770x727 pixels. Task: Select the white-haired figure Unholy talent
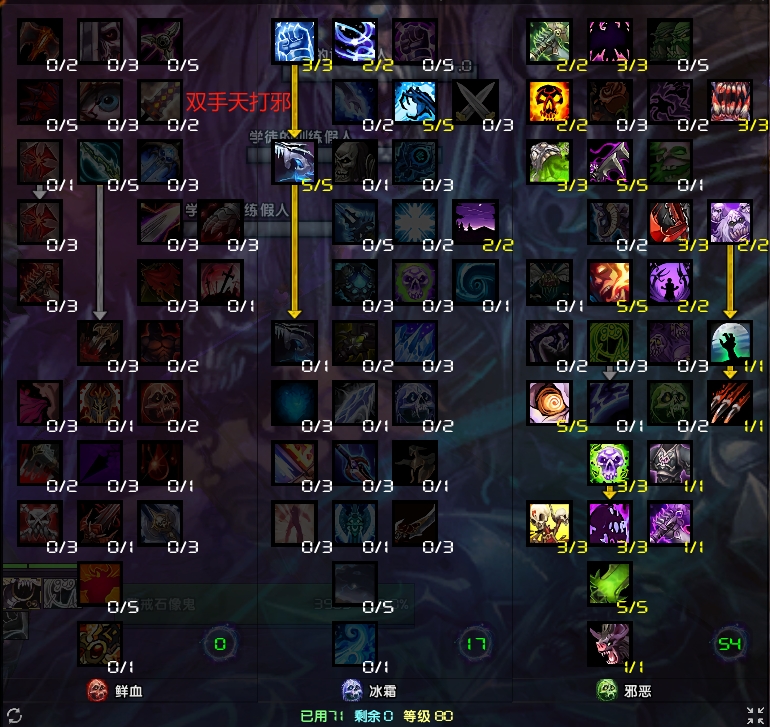[729, 222]
